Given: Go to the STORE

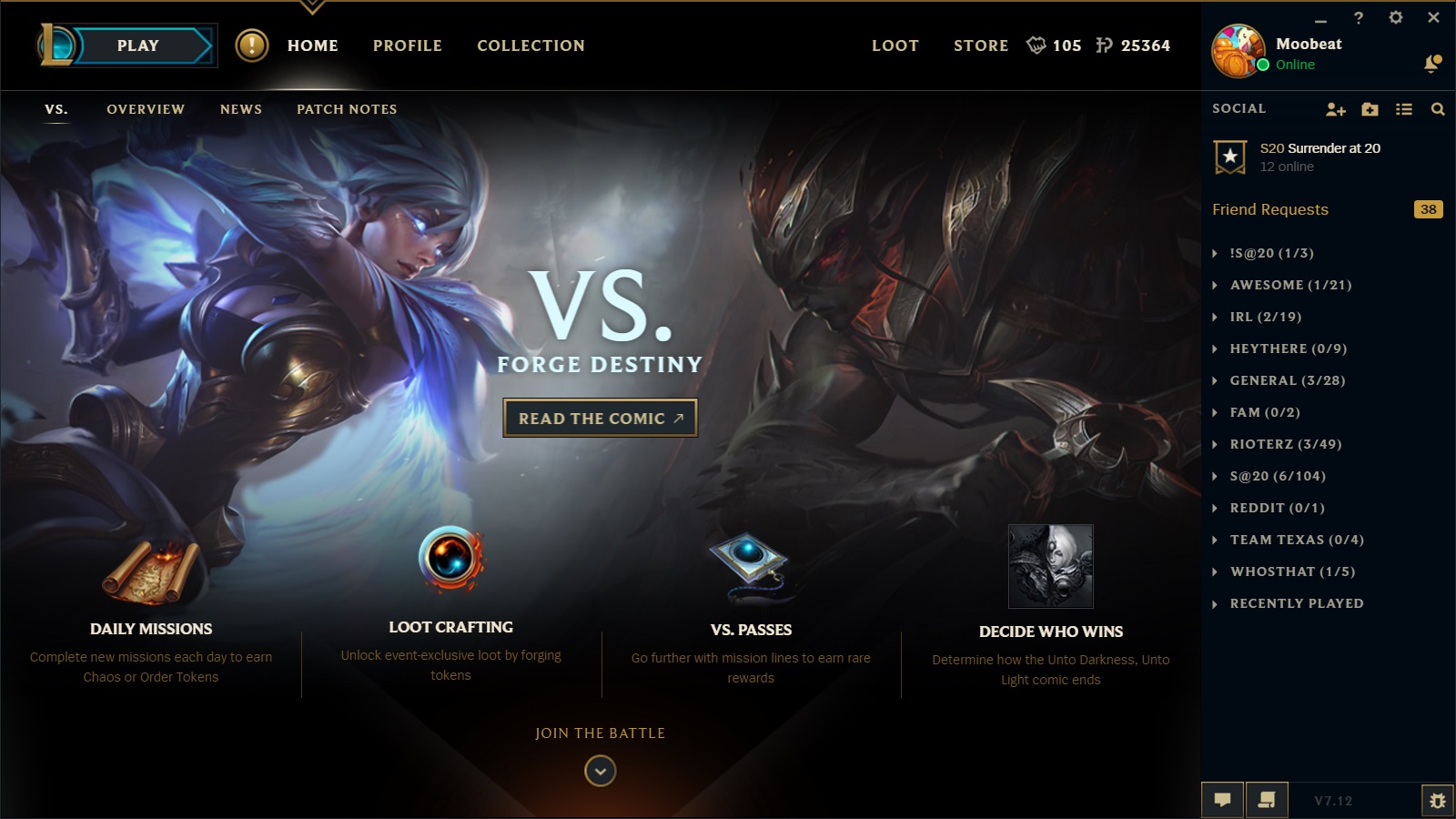Looking at the screenshot, I should click(x=980, y=45).
